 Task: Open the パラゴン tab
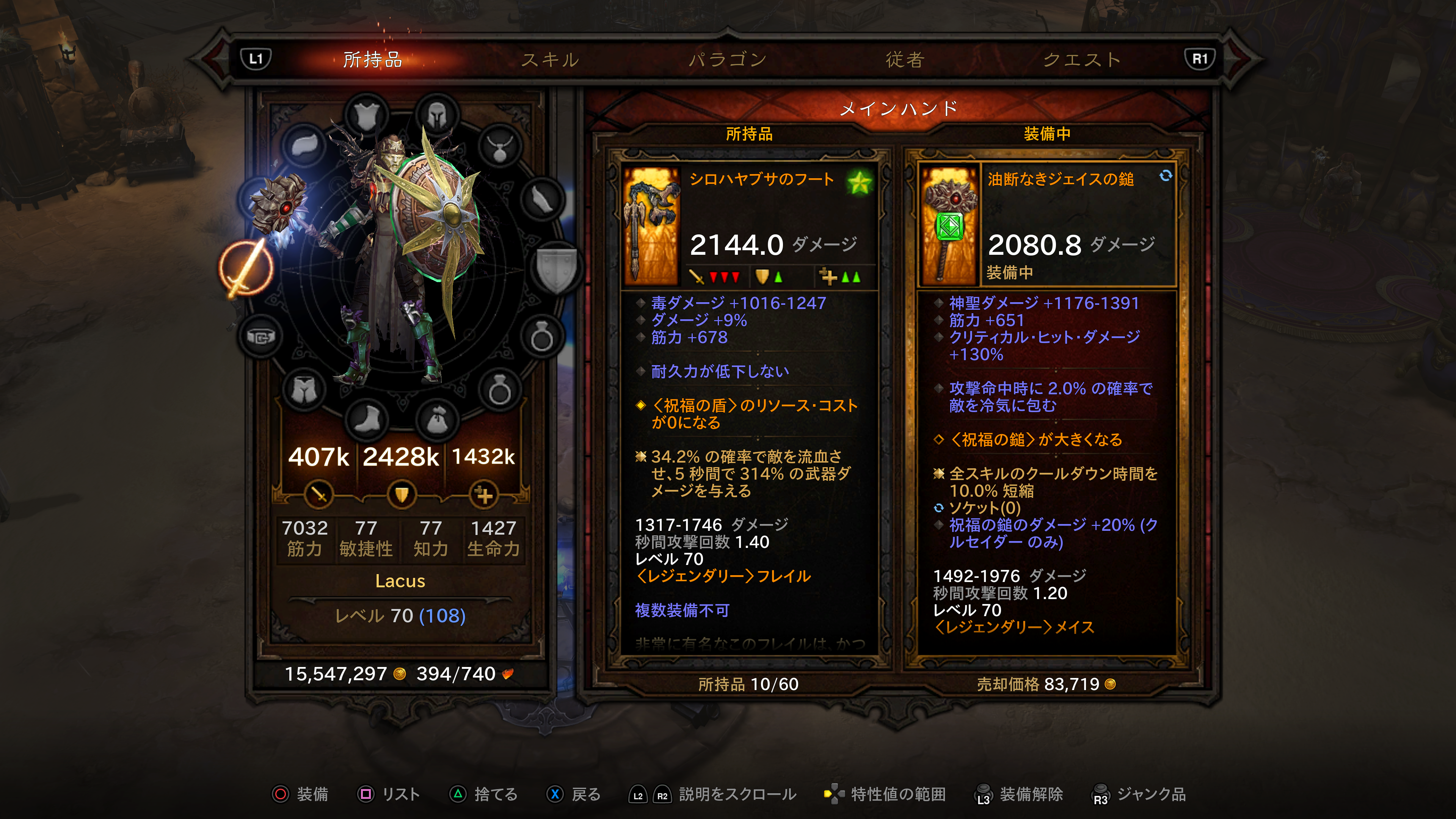(728, 60)
